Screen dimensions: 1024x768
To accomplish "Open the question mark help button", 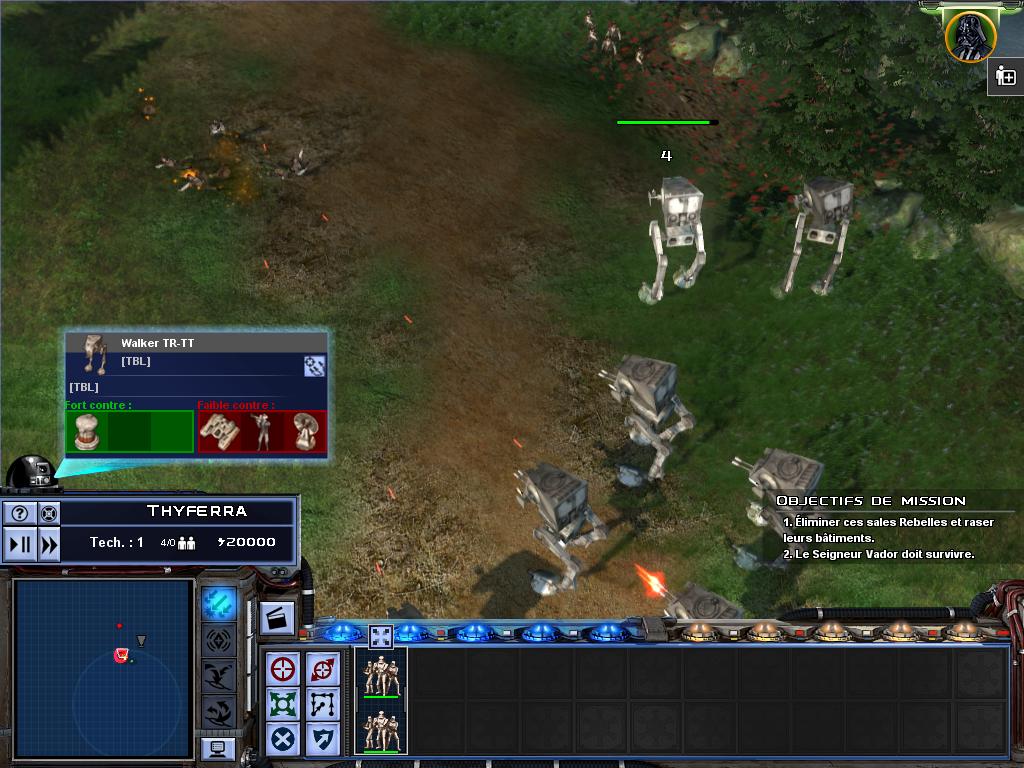I will [x=20, y=514].
